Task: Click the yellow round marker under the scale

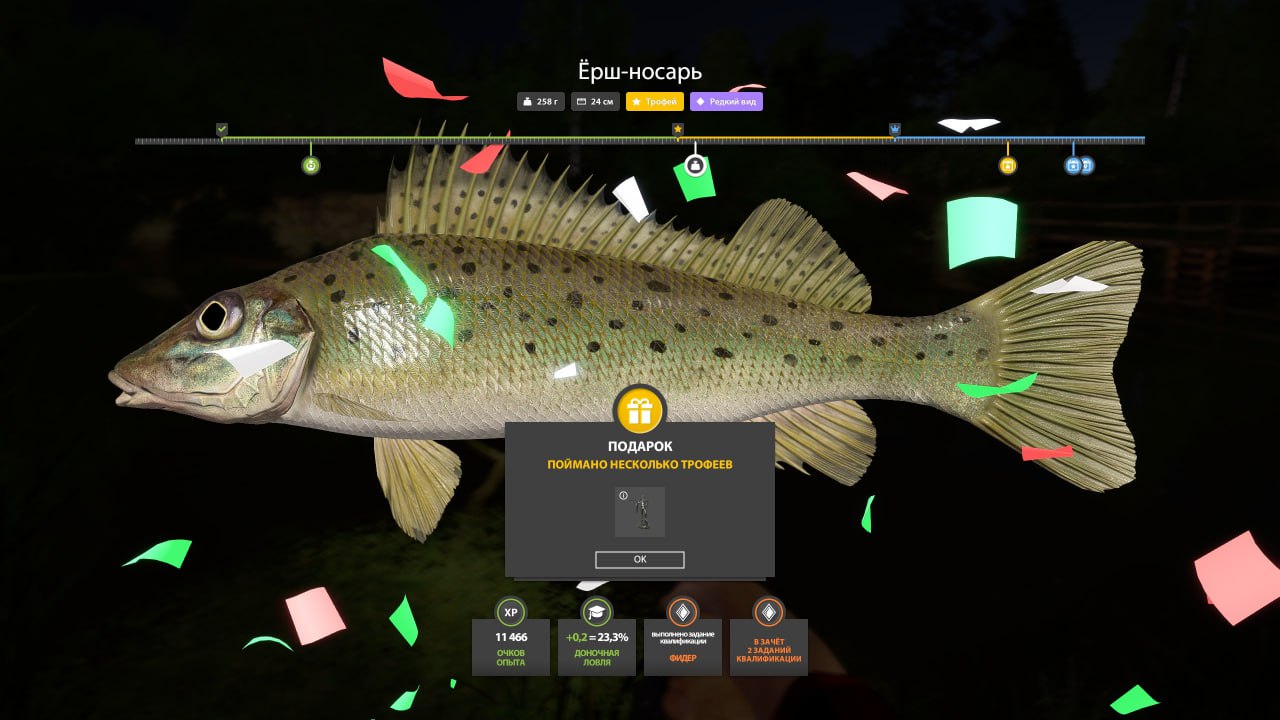Action: (x=1008, y=165)
